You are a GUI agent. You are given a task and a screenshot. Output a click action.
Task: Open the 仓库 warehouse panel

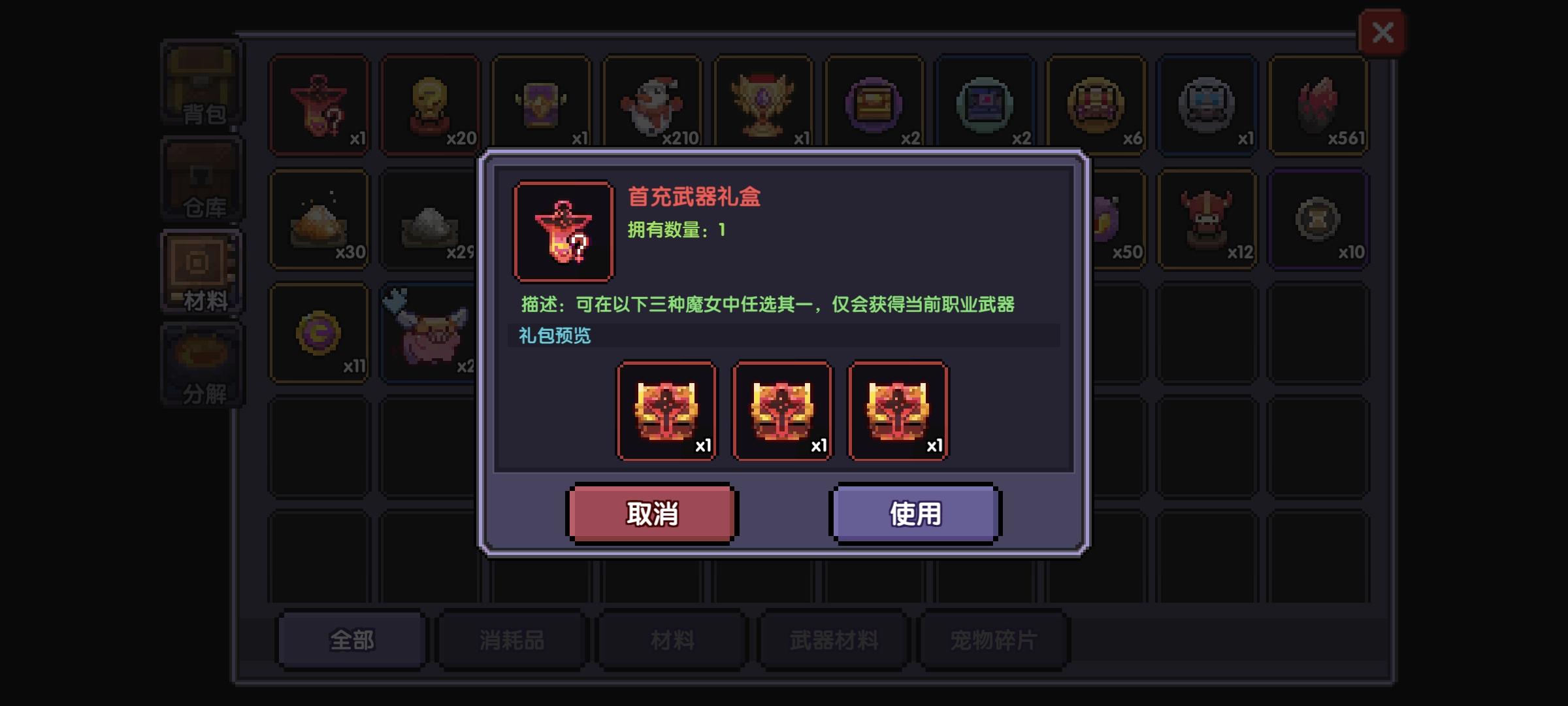[x=201, y=178]
